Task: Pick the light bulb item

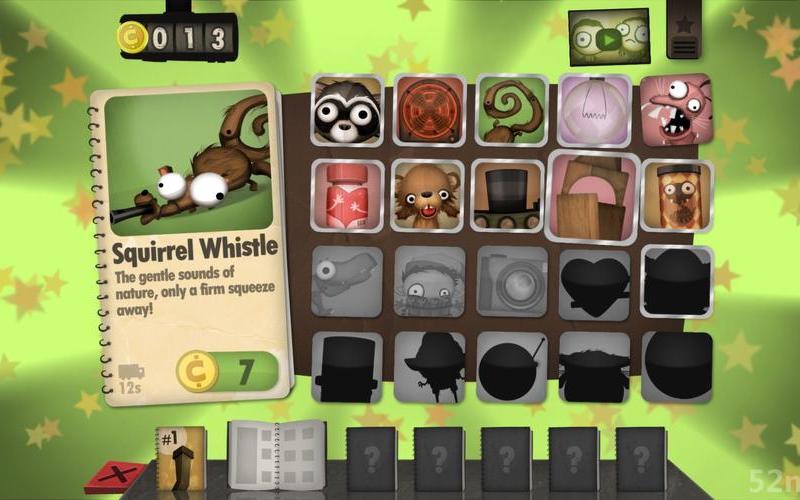Action: [x=593, y=108]
